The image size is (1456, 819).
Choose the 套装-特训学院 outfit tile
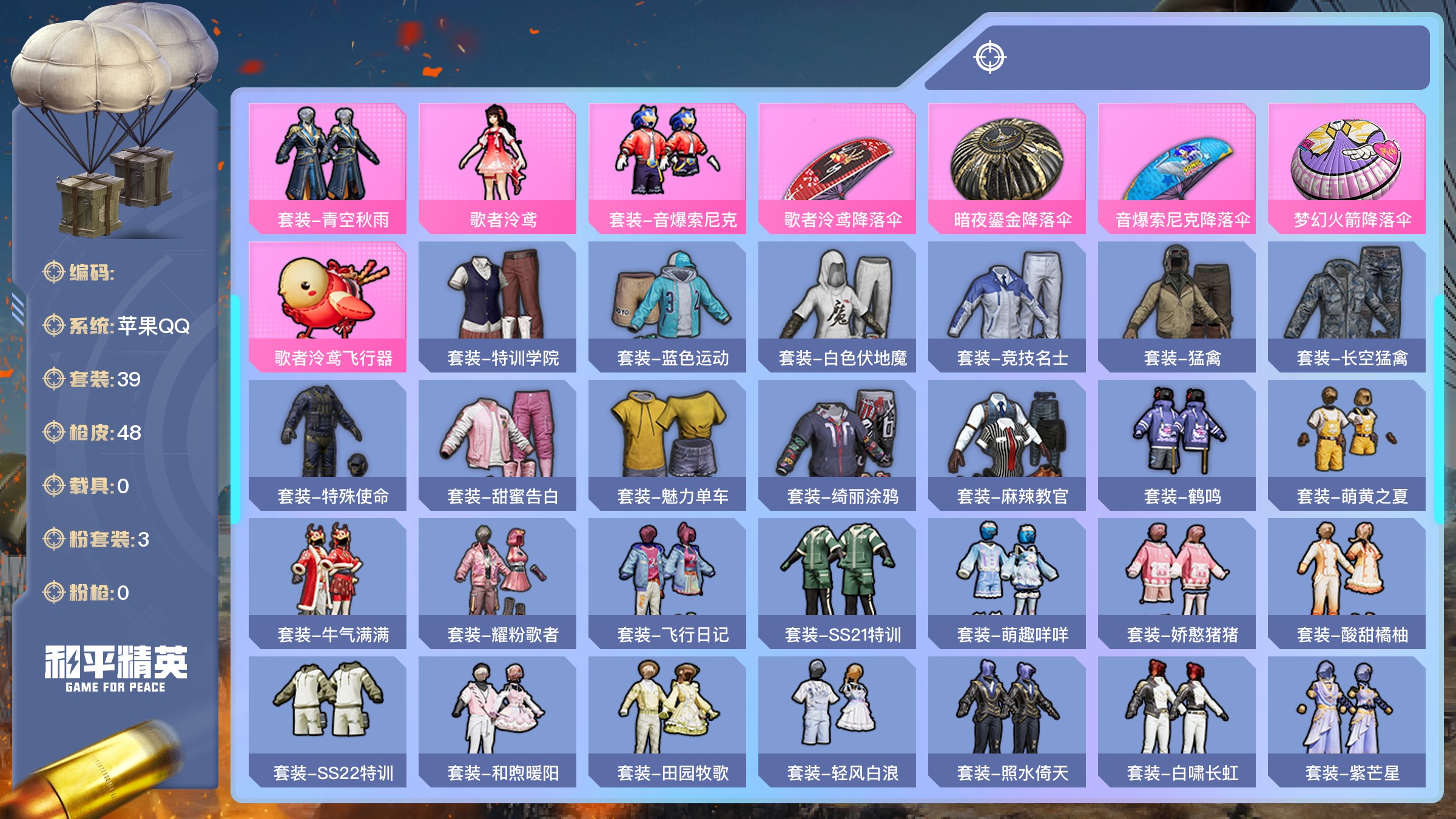pos(497,306)
